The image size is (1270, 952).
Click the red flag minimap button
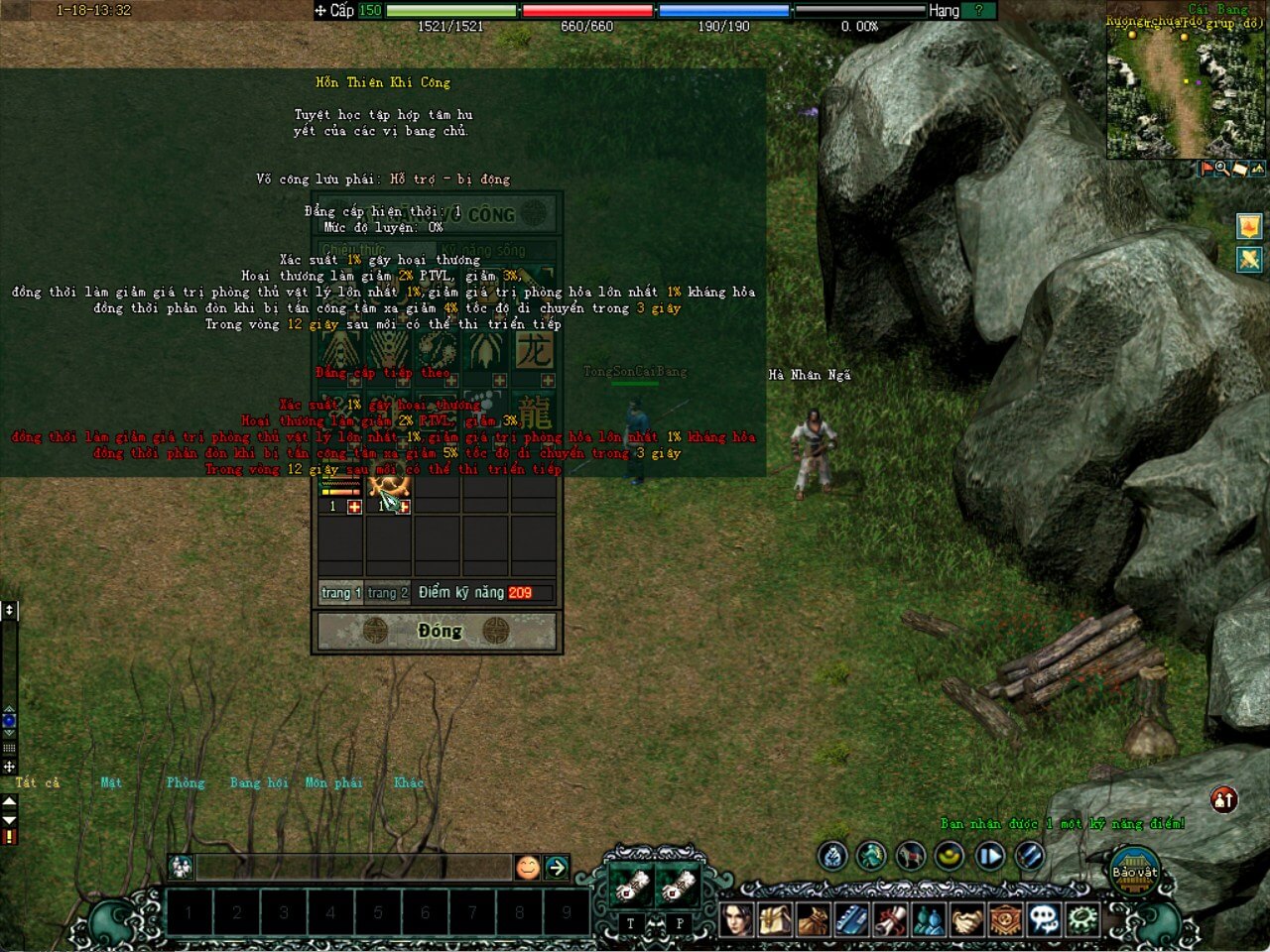[x=1206, y=170]
